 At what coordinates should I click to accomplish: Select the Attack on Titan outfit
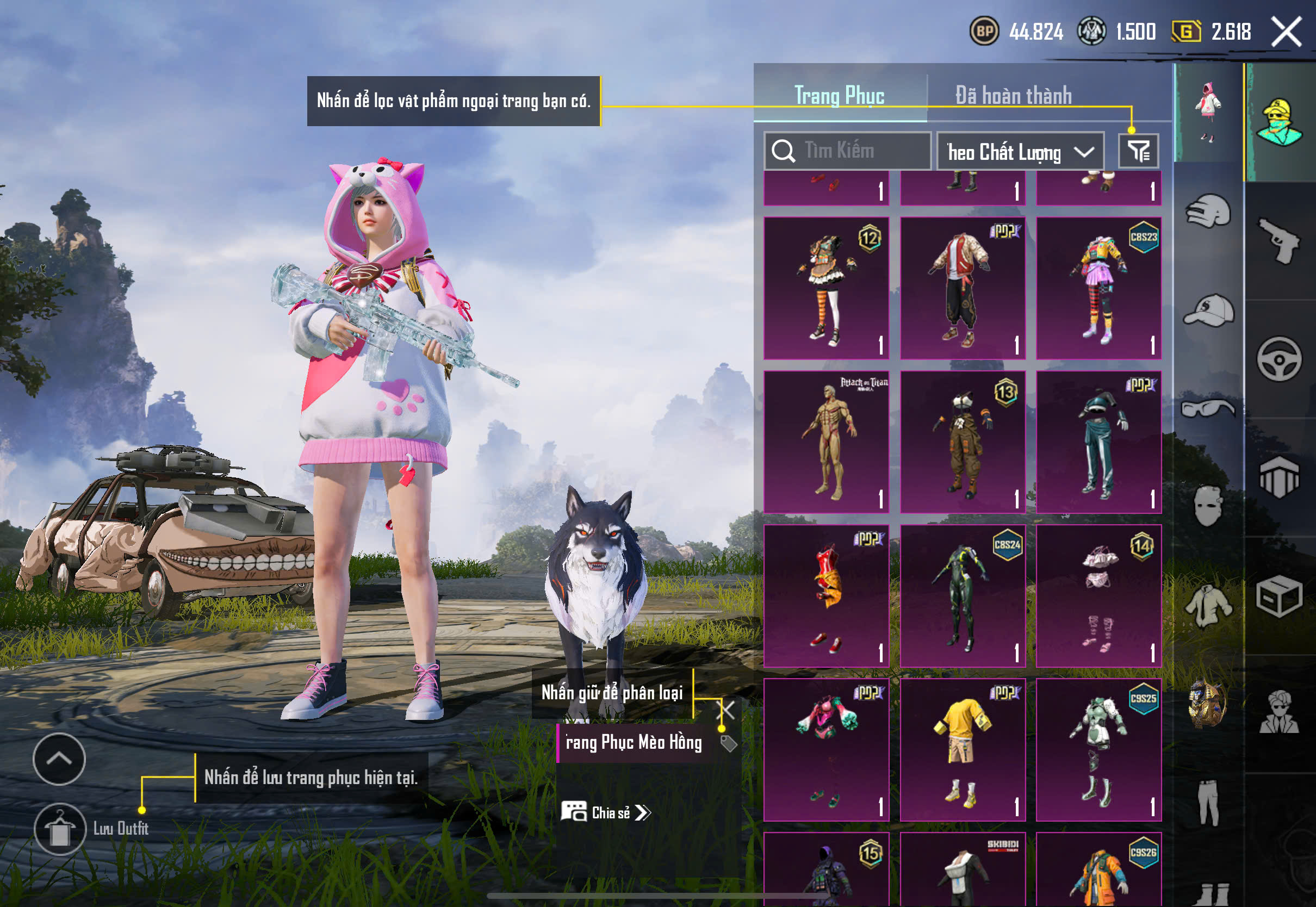coord(826,442)
